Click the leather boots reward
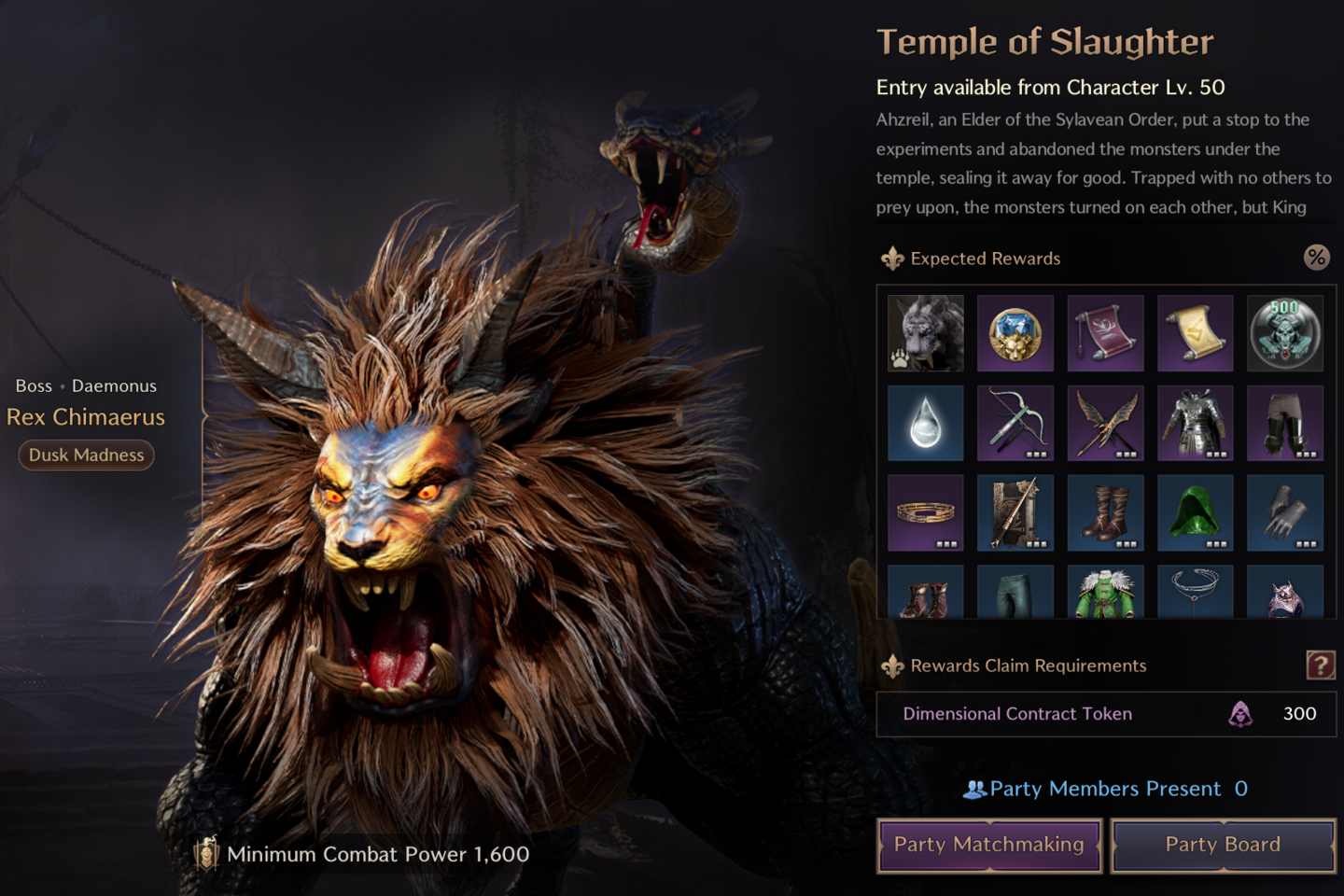The width and height of the screenshot is (1344, 896). [1106, 513]
